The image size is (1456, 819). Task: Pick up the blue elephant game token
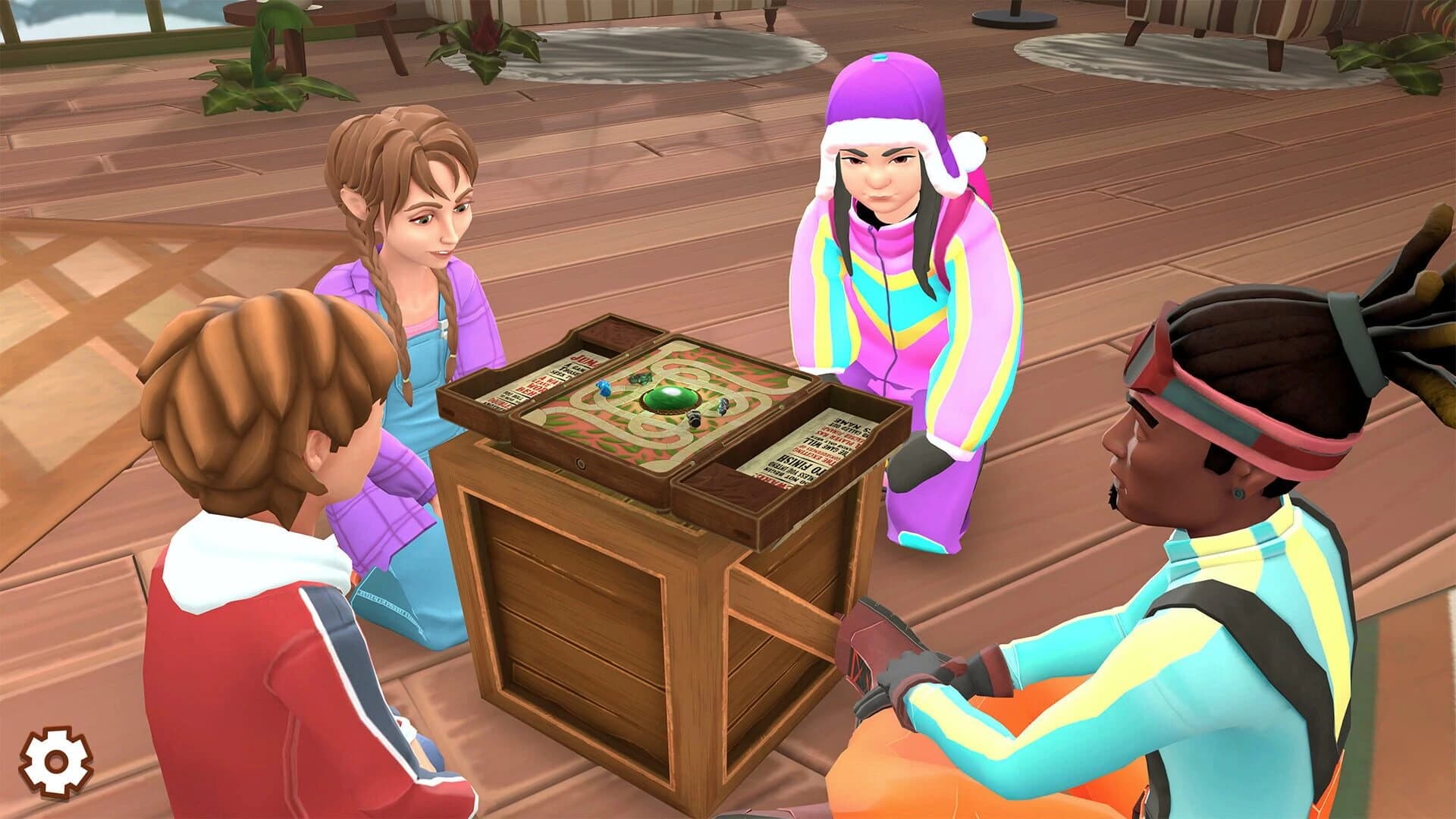click(x=604, y=389)
